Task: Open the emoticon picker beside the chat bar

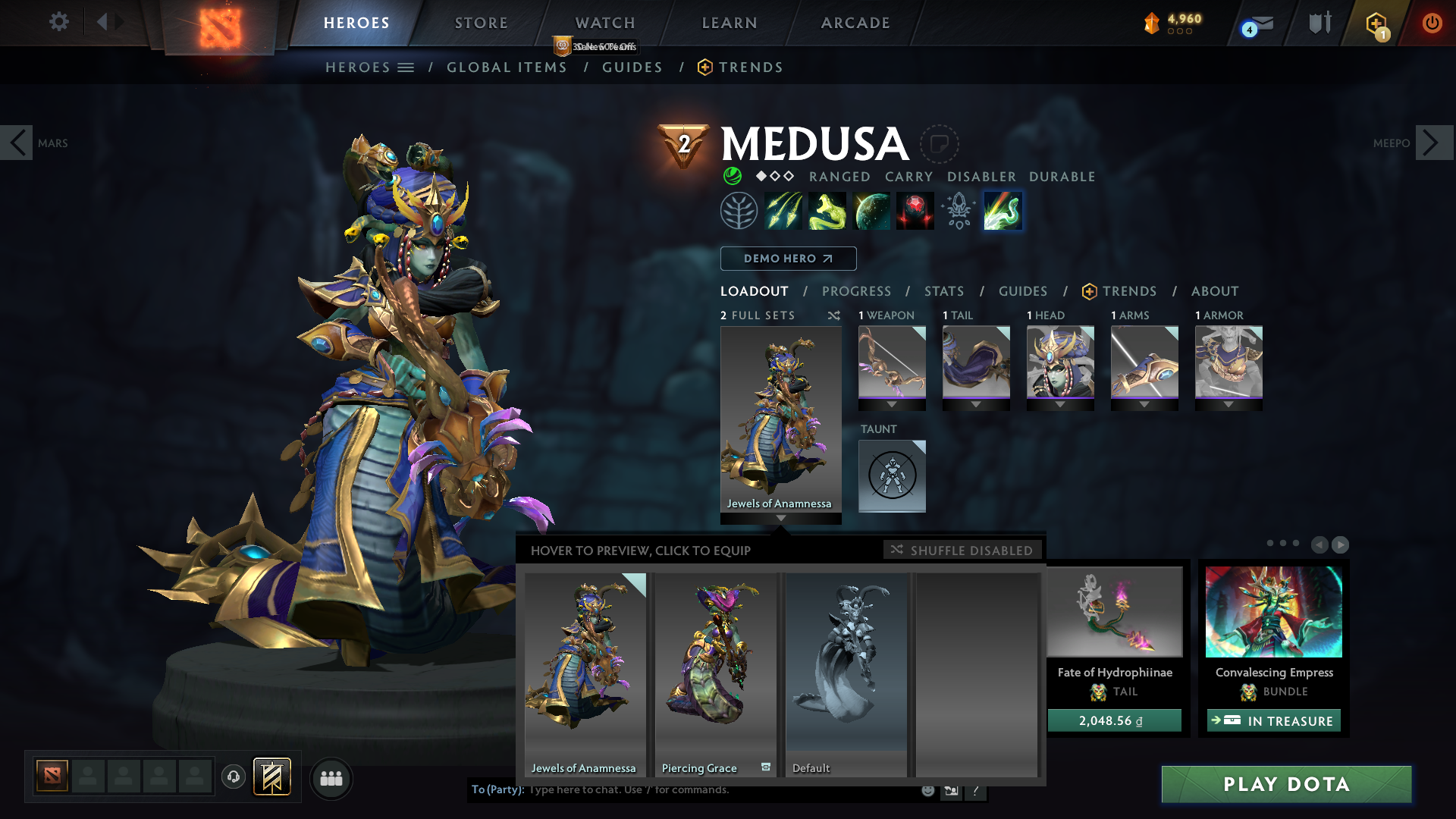Action: point(927,789)
